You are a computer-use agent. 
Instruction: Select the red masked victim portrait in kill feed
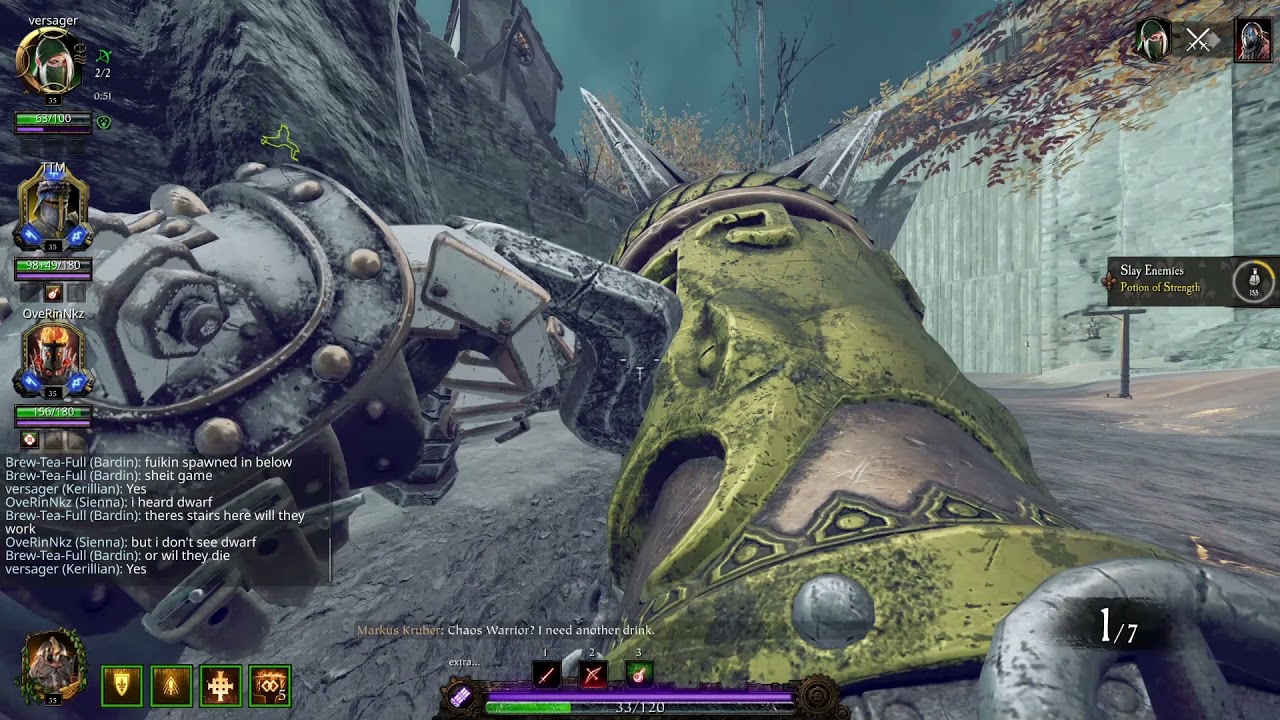[1252, 40]
